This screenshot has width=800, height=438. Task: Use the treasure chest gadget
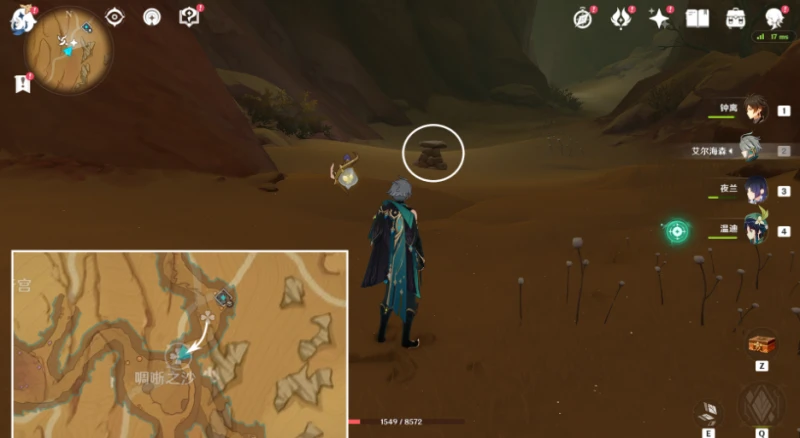point(762,343)
